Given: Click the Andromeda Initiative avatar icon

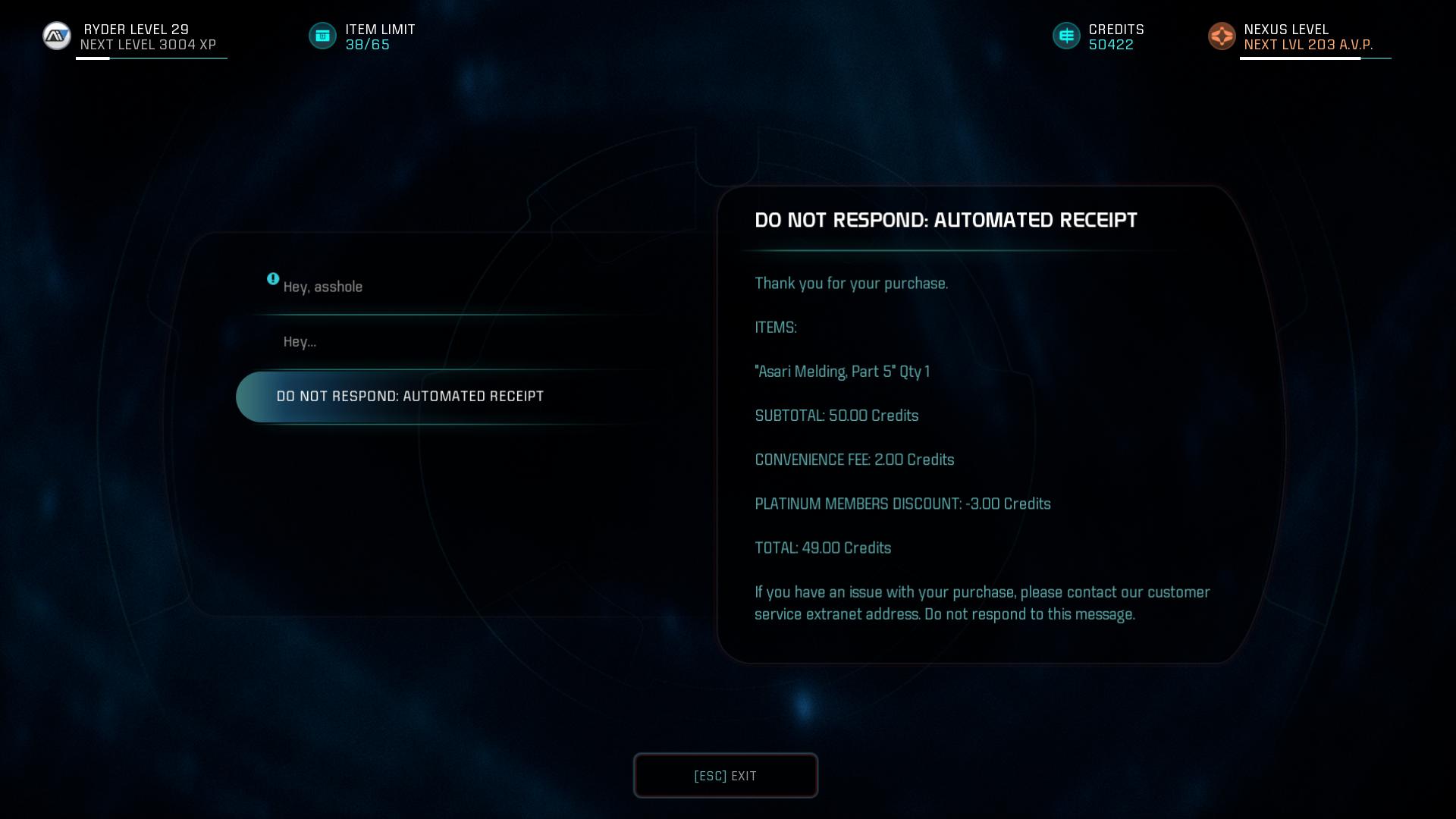Looking at the screenshot, I should (56, 36).
